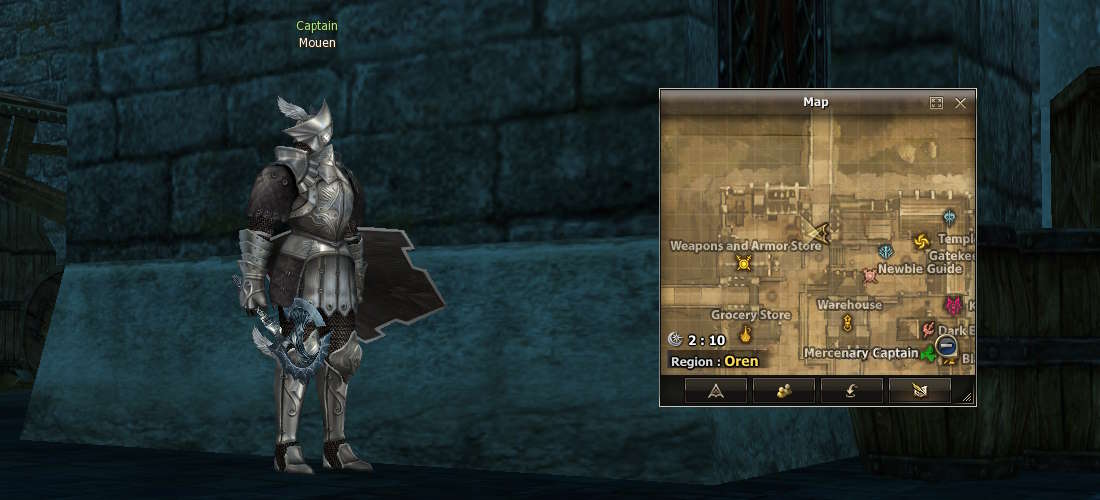Click the Grocery Store potion marker
This screenshot has width=1100, height=500.
click(x=745, y=334)
